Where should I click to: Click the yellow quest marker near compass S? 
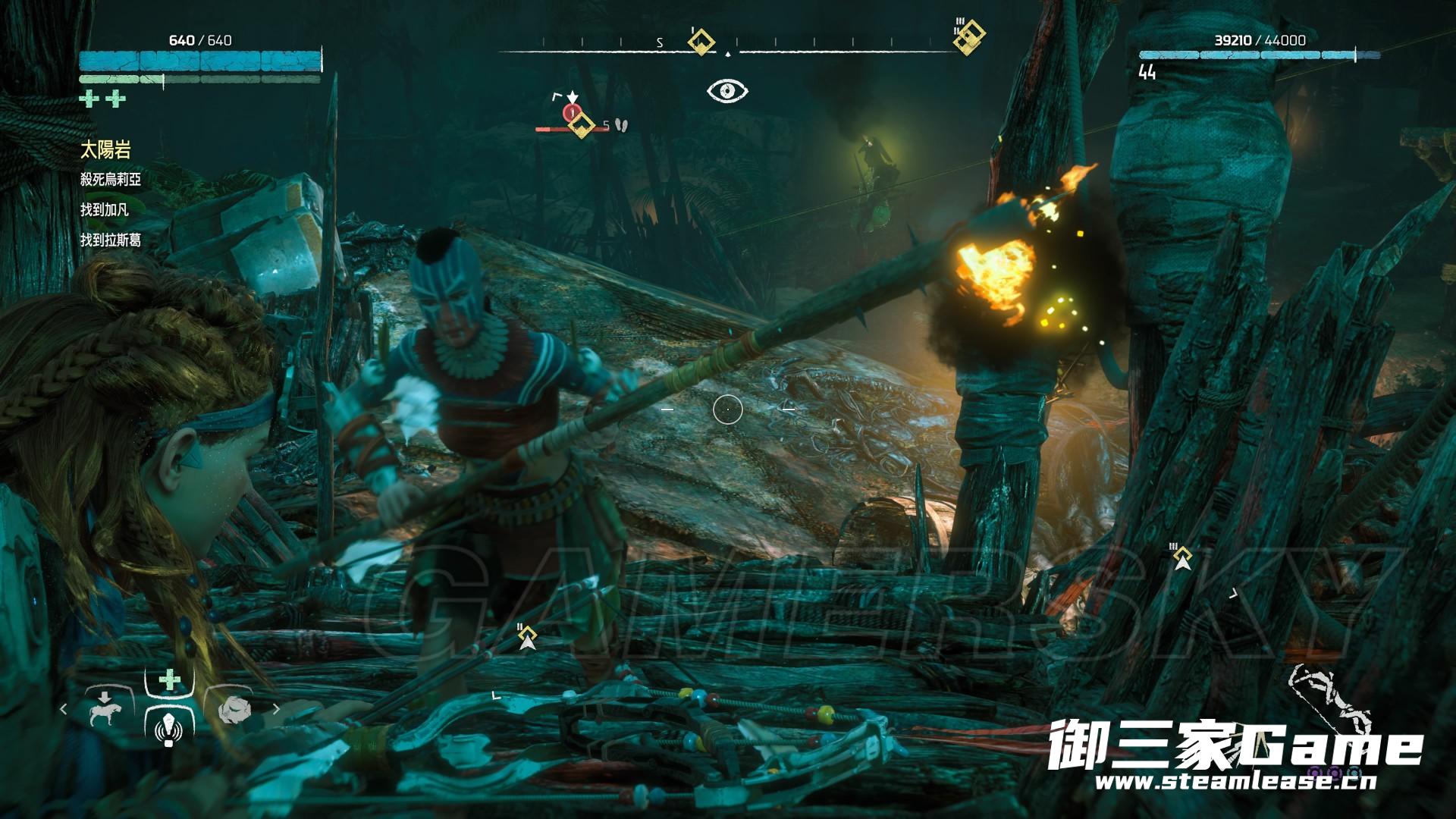(701, 41)
